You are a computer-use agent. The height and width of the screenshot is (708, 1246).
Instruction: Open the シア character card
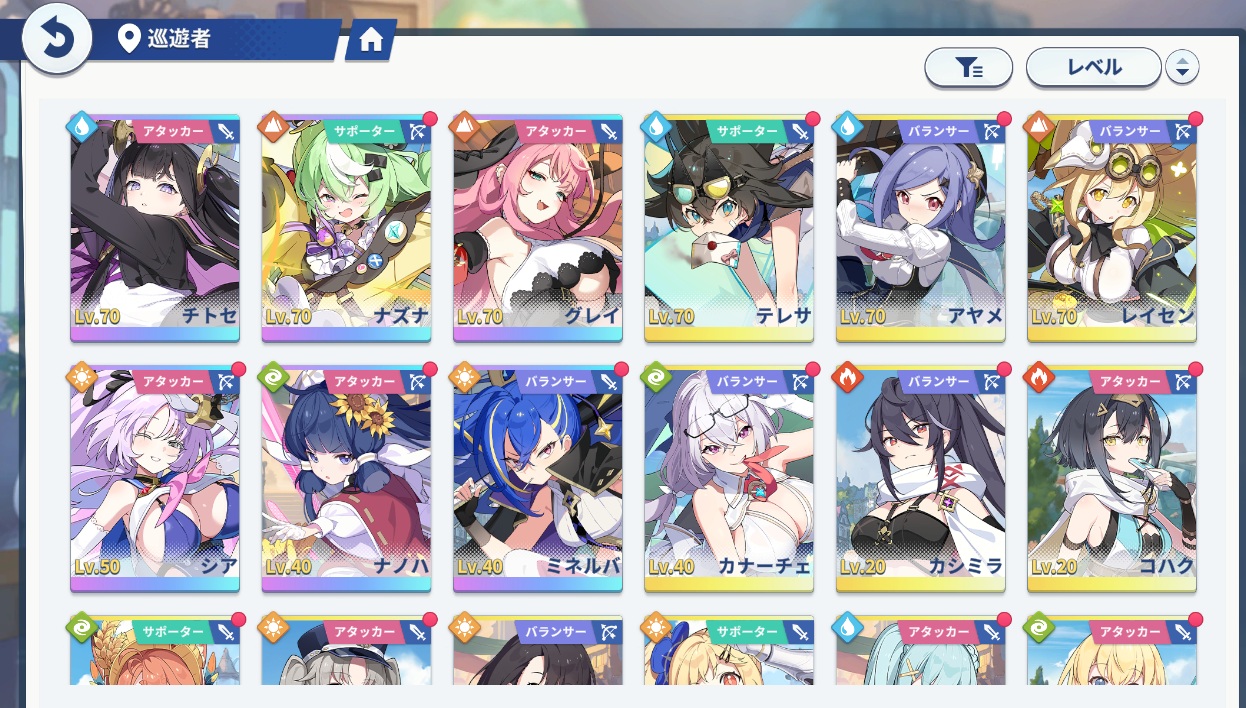coord(155,476)
